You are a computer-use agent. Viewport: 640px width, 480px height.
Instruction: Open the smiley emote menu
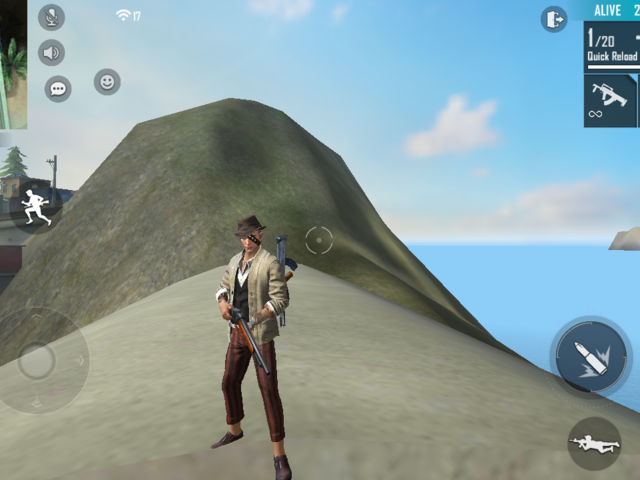click(107, 82)
